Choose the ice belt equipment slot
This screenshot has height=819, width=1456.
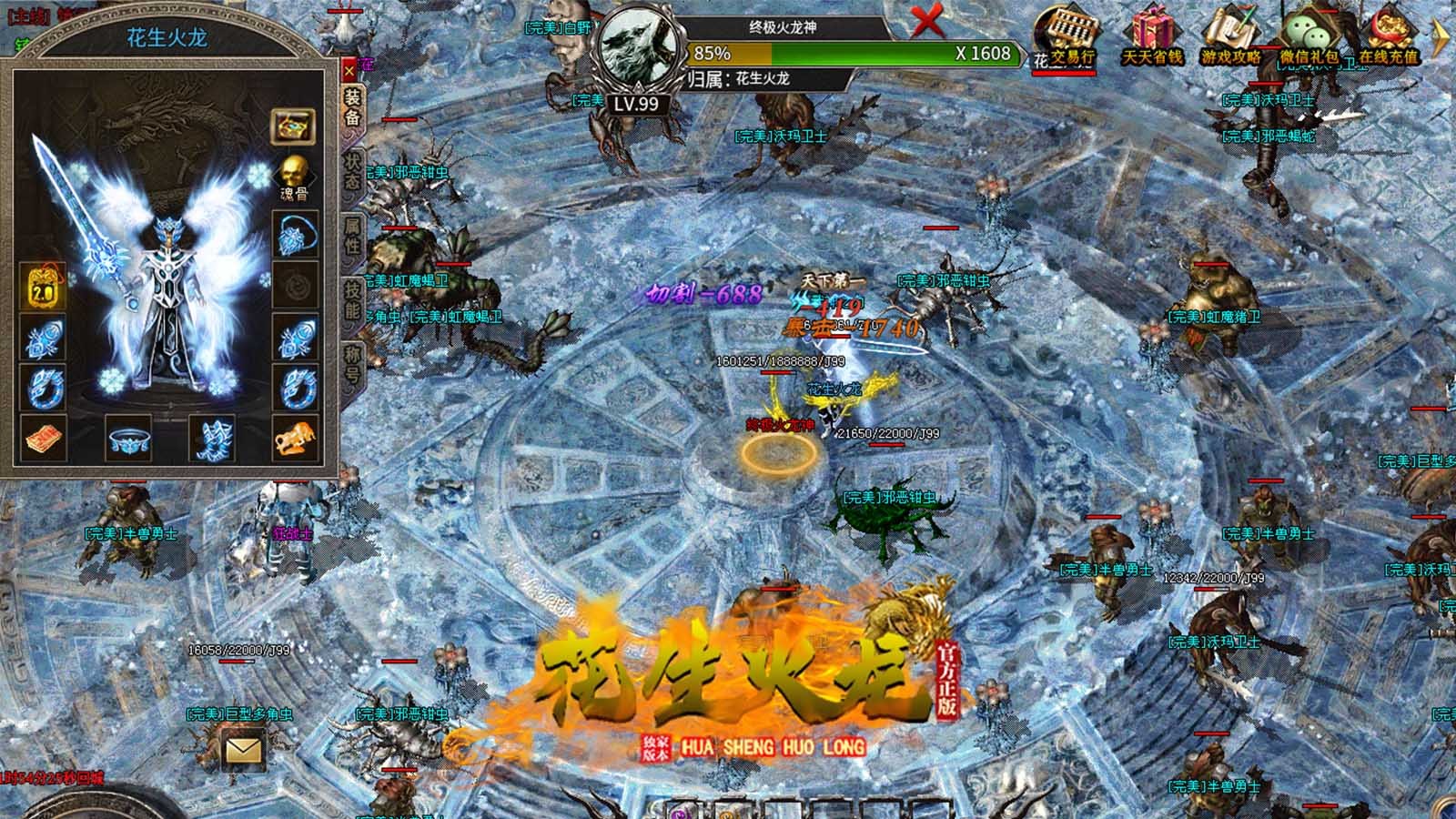(x=128, y=439)
